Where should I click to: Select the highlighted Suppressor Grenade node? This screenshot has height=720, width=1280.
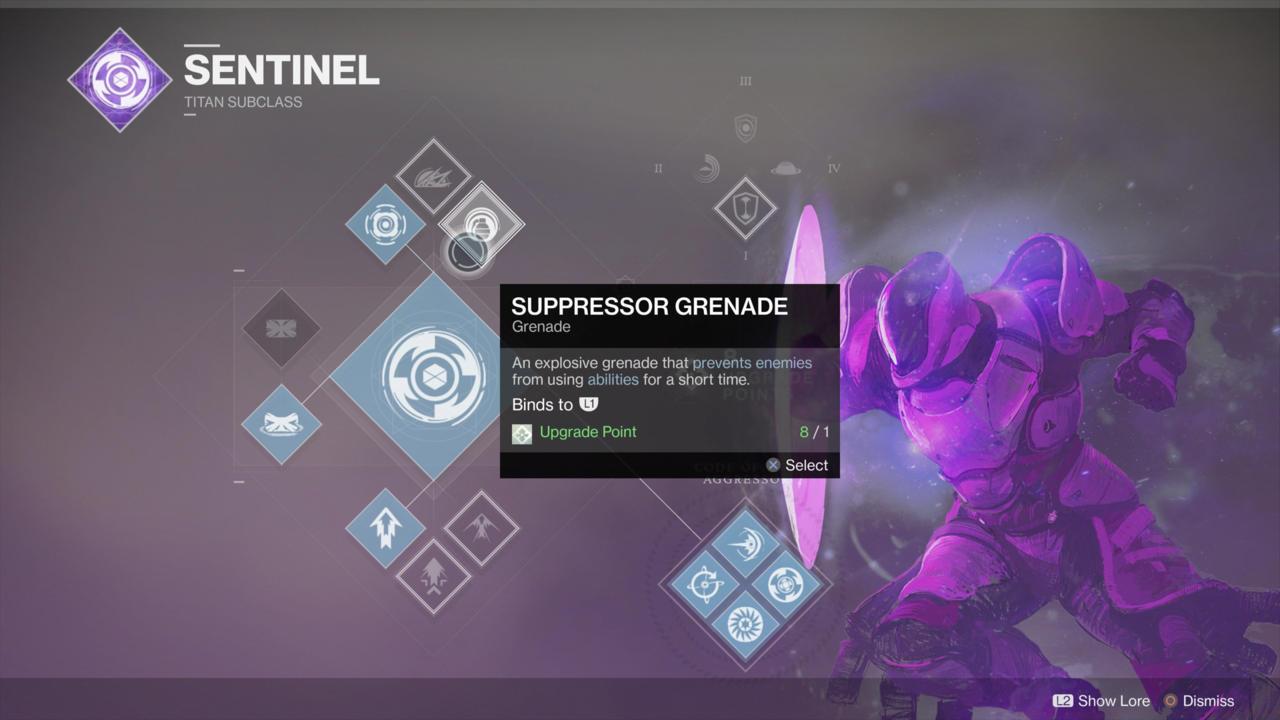481,224
